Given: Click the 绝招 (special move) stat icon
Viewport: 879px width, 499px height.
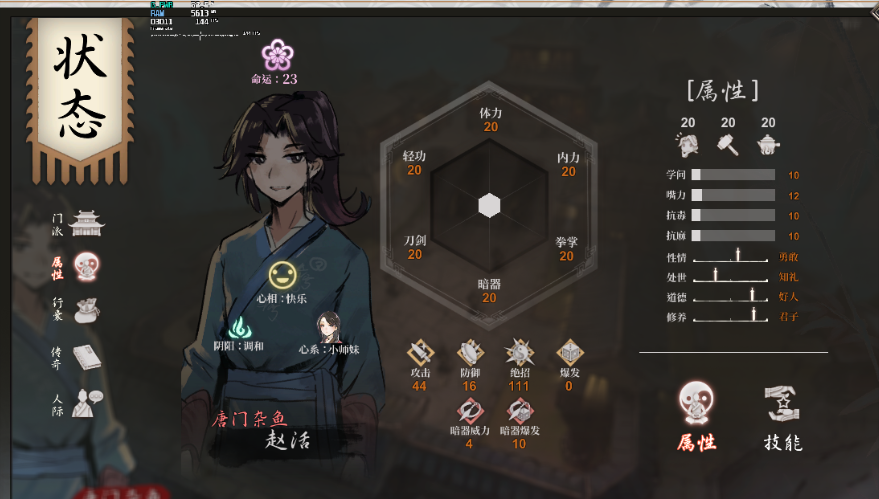Looking at the screenshot, I should [x=519, y=352].
